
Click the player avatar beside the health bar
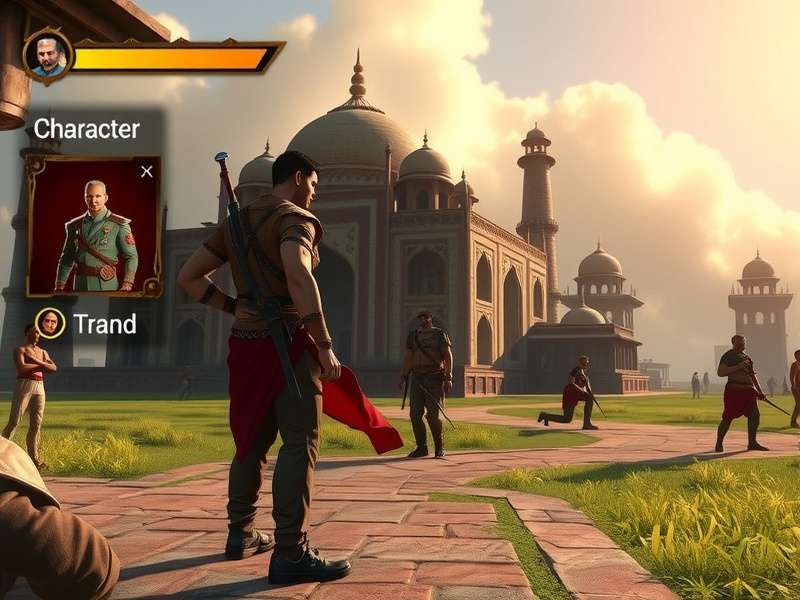pyautogui.click(x=47, y=56)
